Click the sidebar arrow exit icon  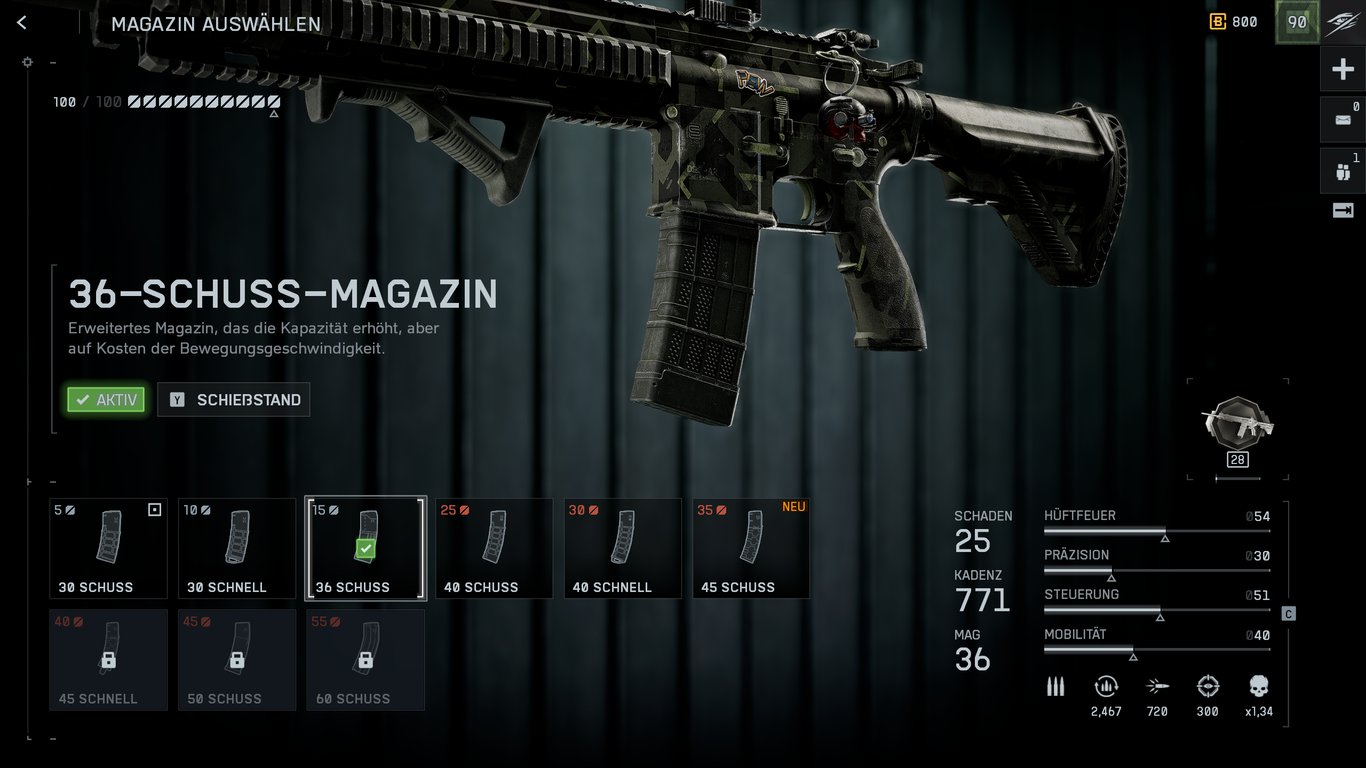click(1343, 210)
